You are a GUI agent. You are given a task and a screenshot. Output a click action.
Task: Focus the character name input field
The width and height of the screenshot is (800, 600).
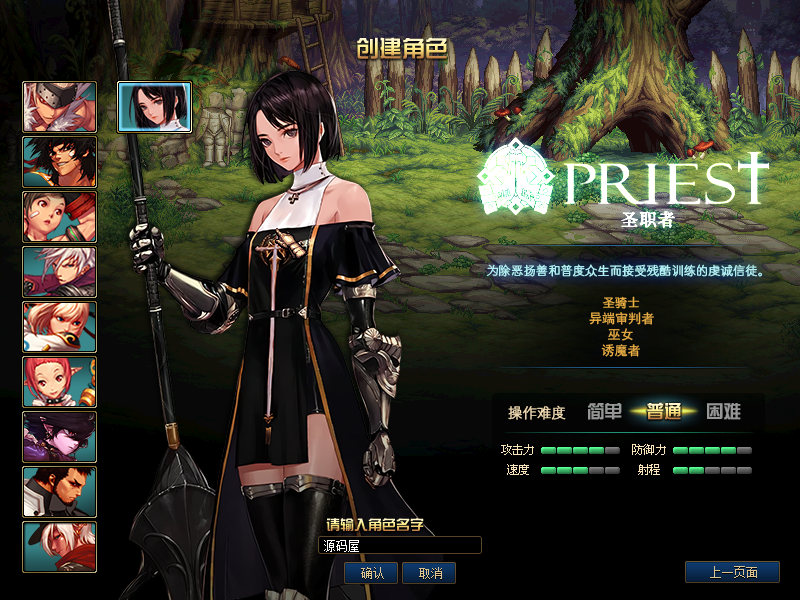tap(399, 545)
